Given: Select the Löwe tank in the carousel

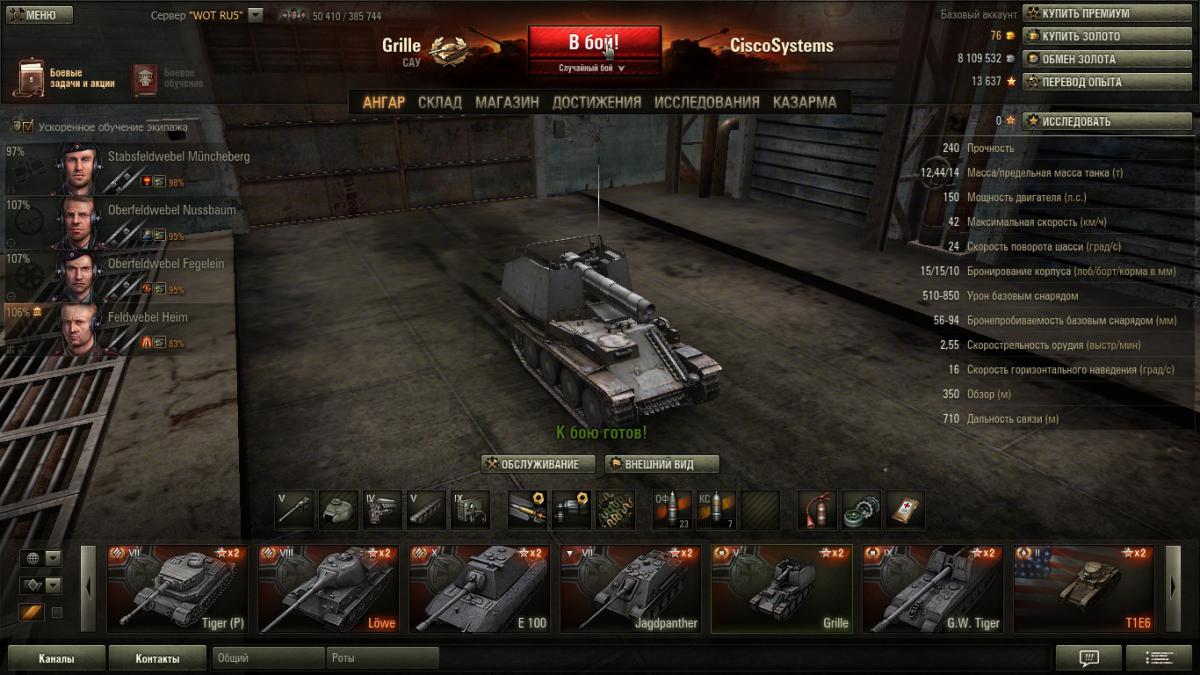Looking at the screenshot, I should (329, 589).
